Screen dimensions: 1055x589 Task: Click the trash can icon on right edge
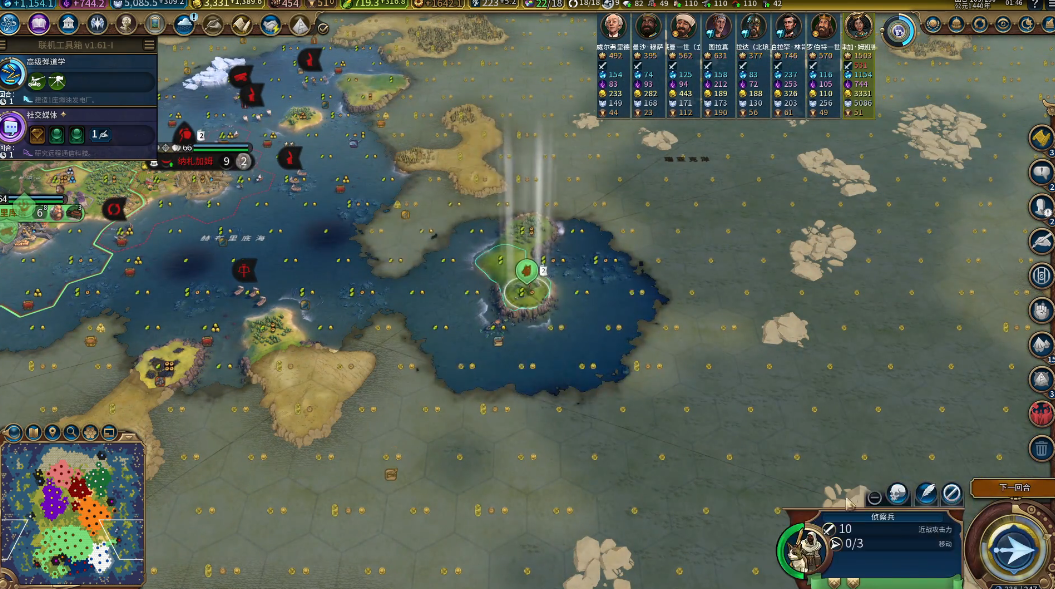click(x=1041, y=448)
